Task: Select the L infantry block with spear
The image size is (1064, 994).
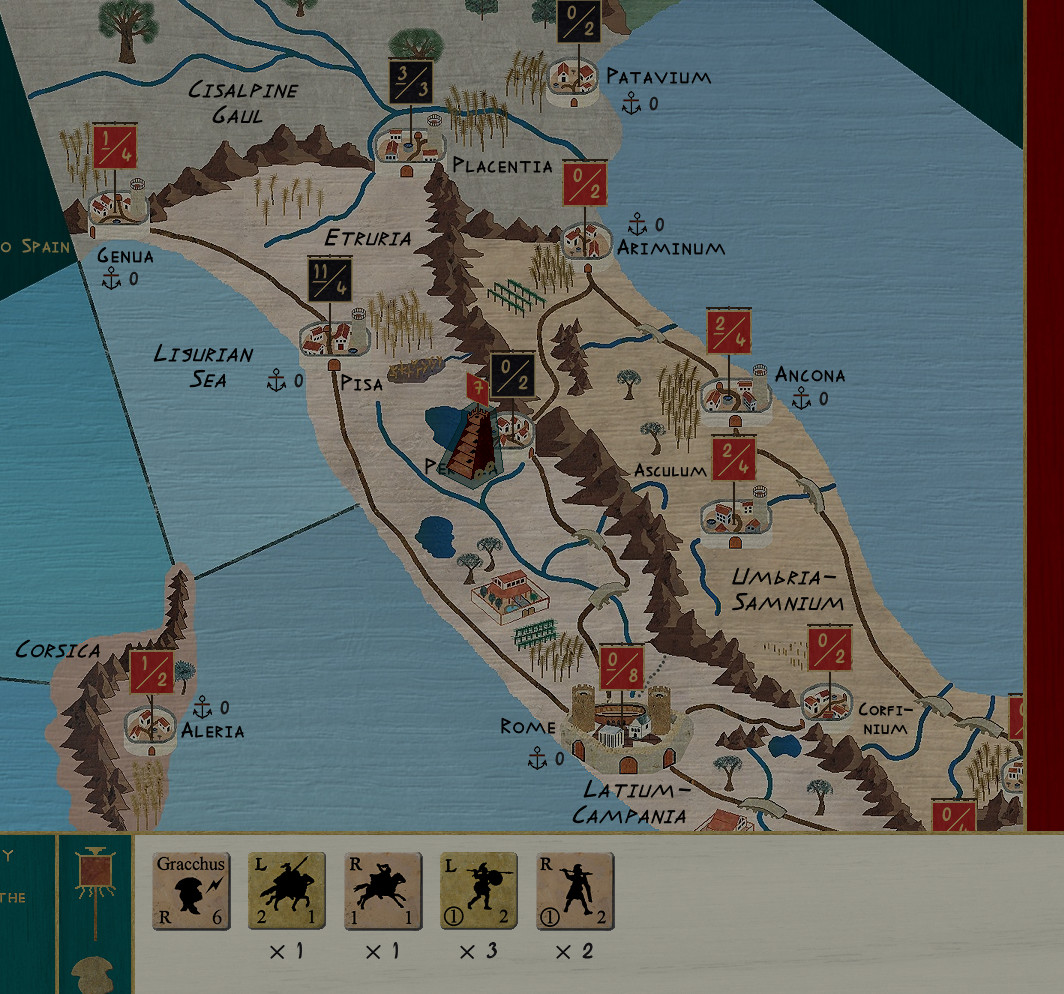Action: (x=479, y=891)
